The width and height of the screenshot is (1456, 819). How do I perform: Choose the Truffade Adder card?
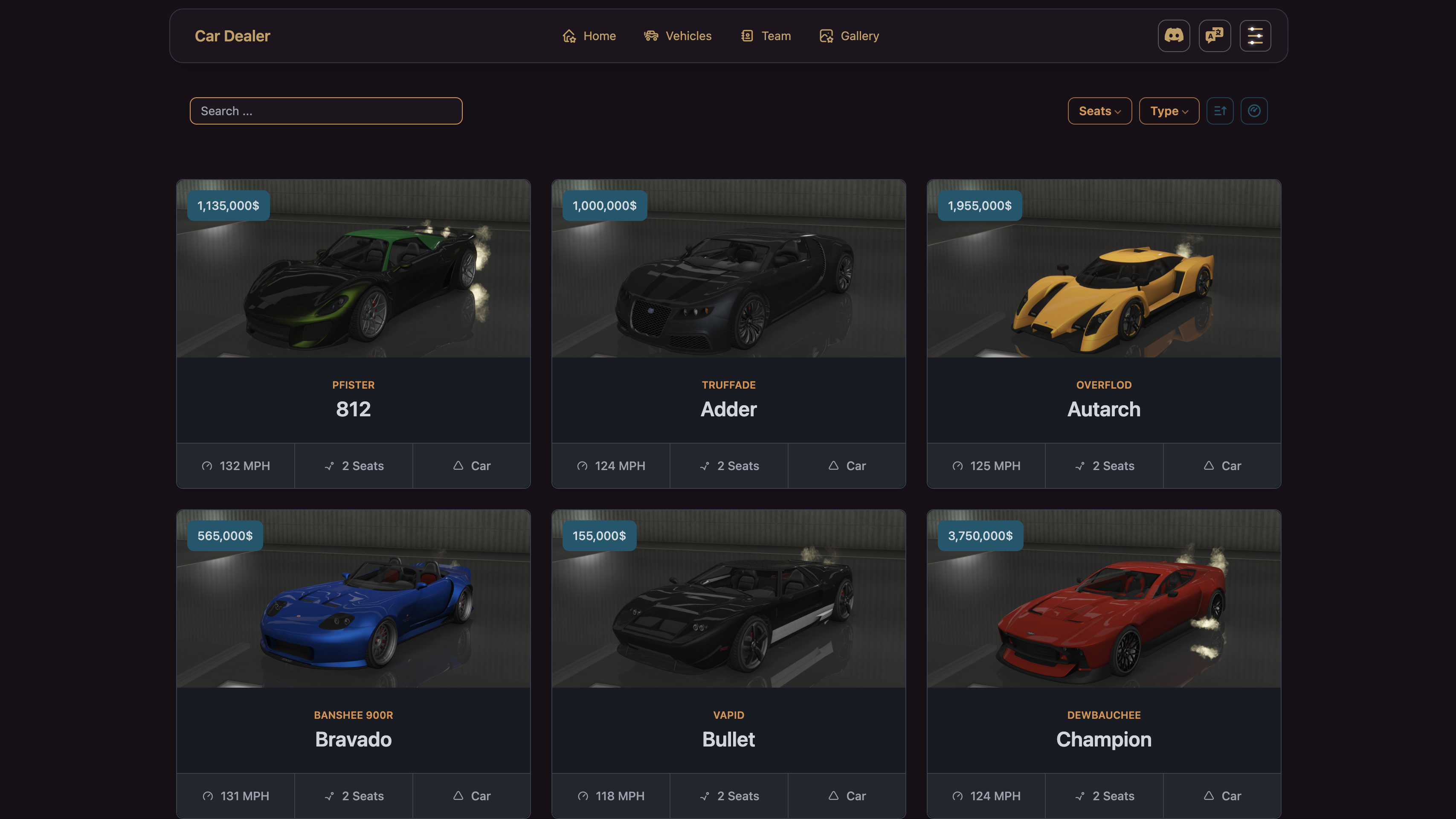728,334
